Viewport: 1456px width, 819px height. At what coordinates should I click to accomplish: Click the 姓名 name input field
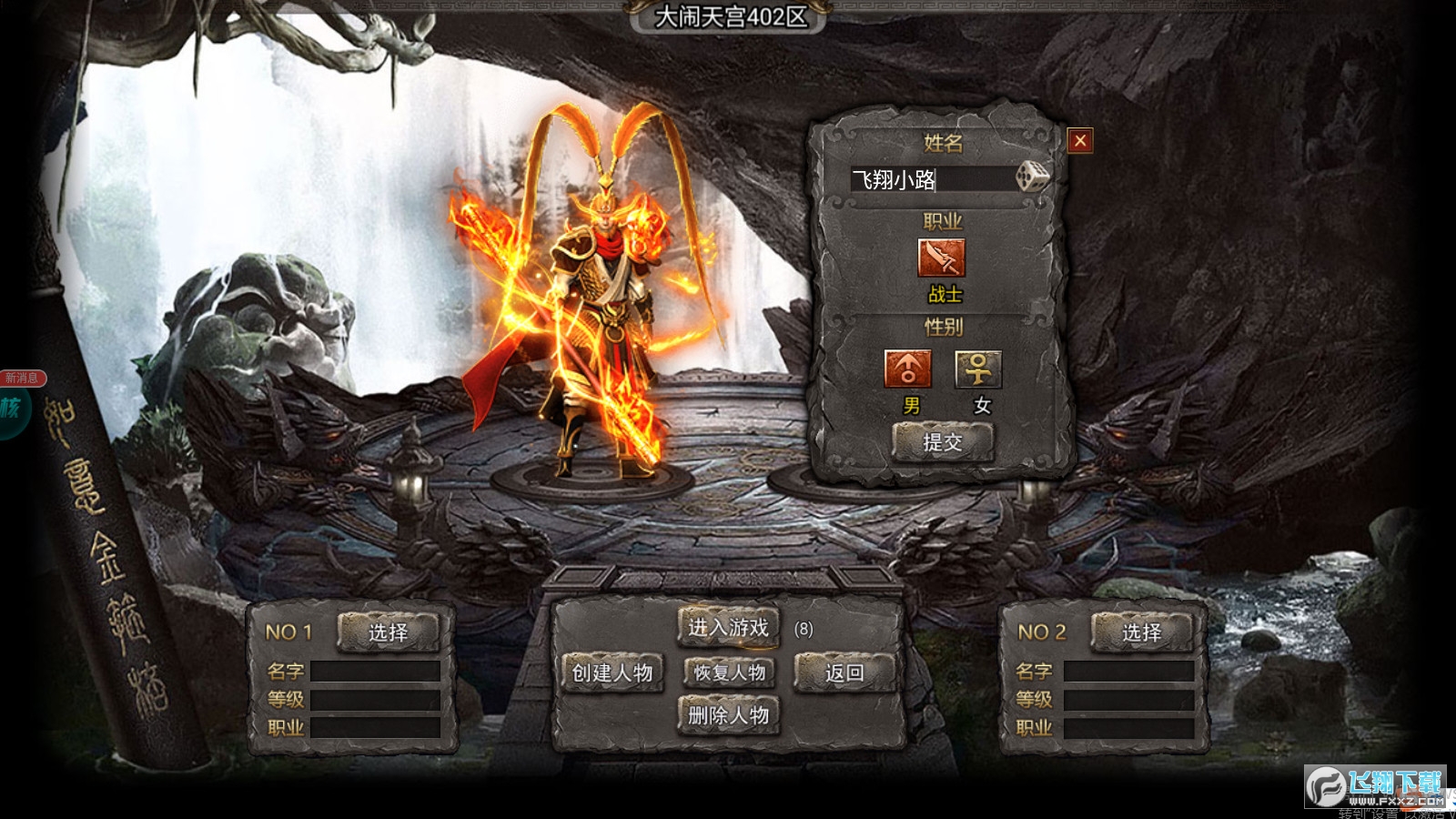point(930,179)
